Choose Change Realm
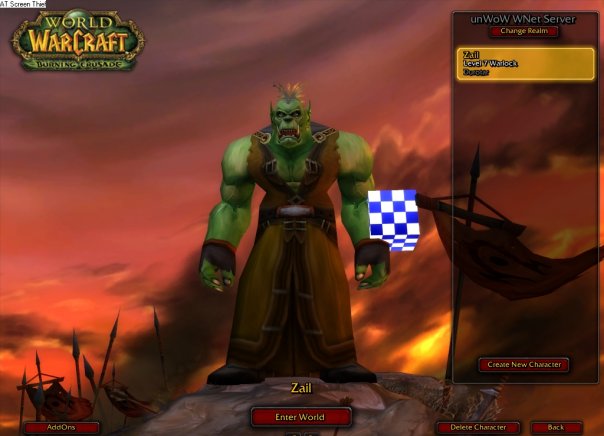 coord(525,31)
